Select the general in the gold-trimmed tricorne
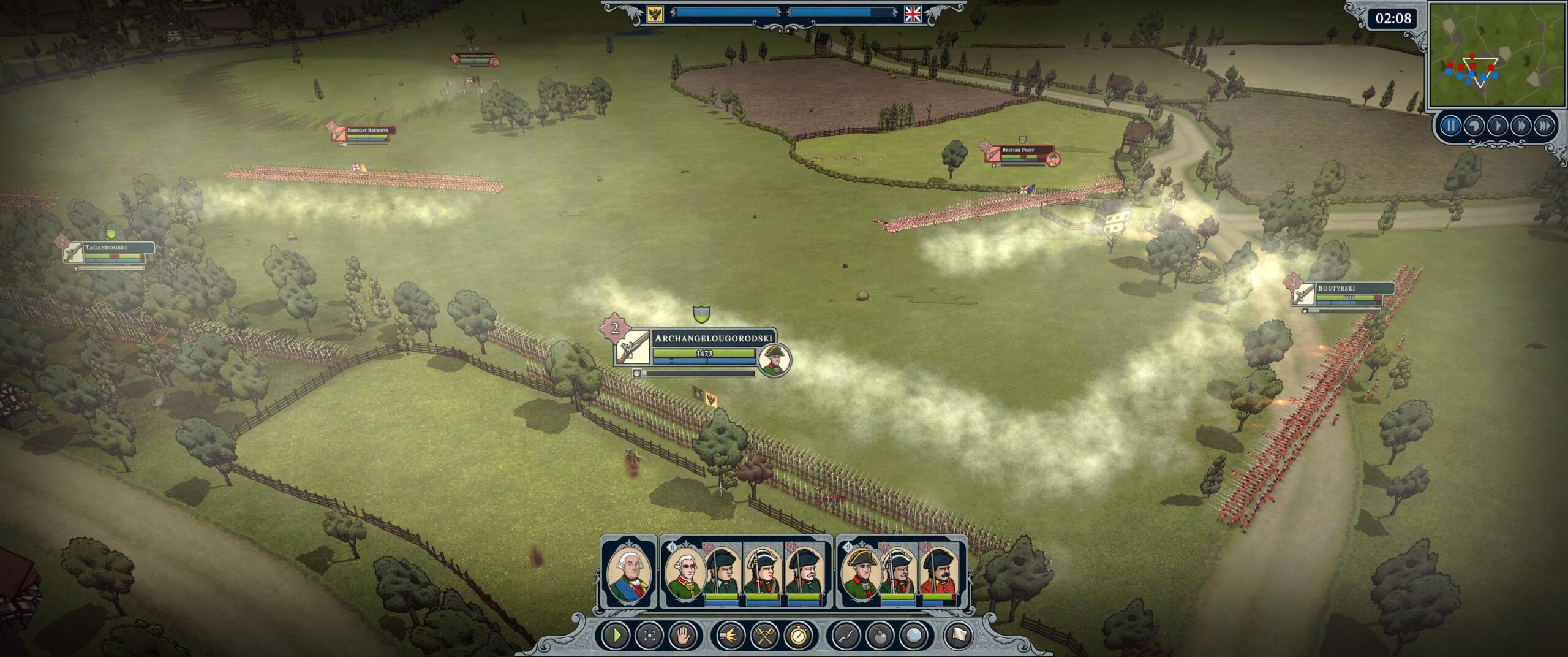This screenshot has height=657, width=1568. tap(861, 572)
